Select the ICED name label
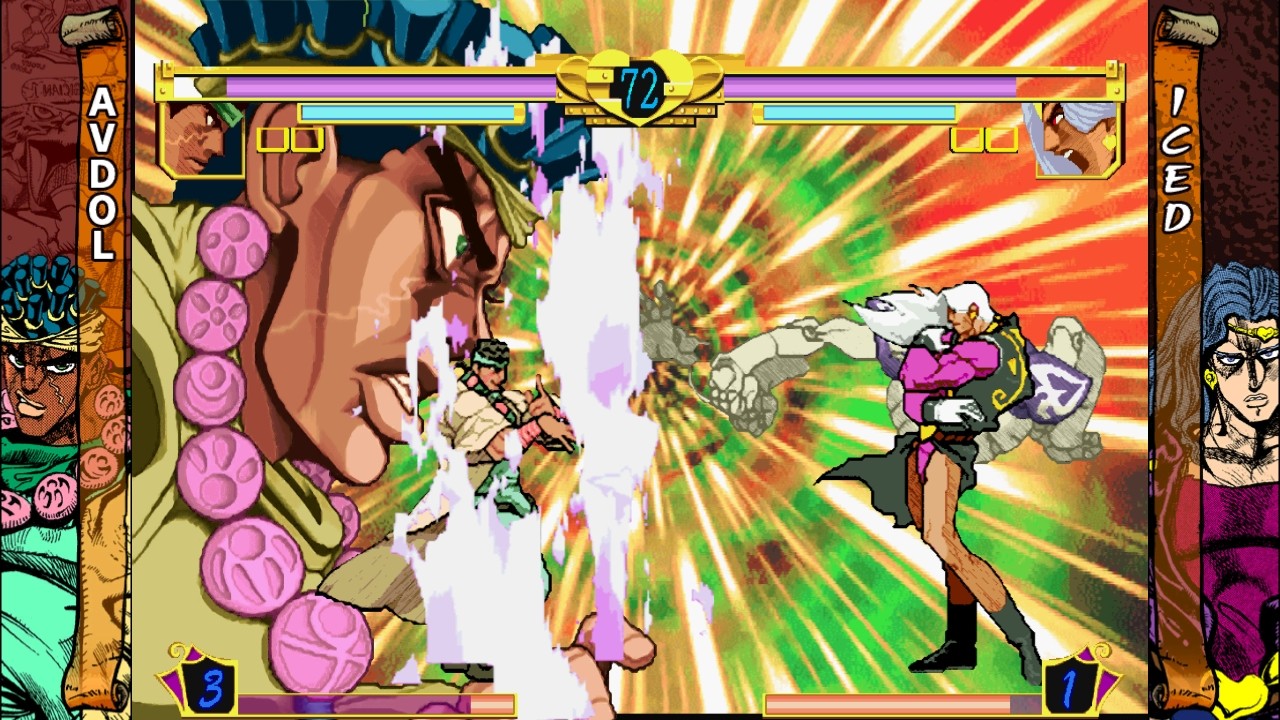Viewport: 1280px width, 720px height. 1176,160
